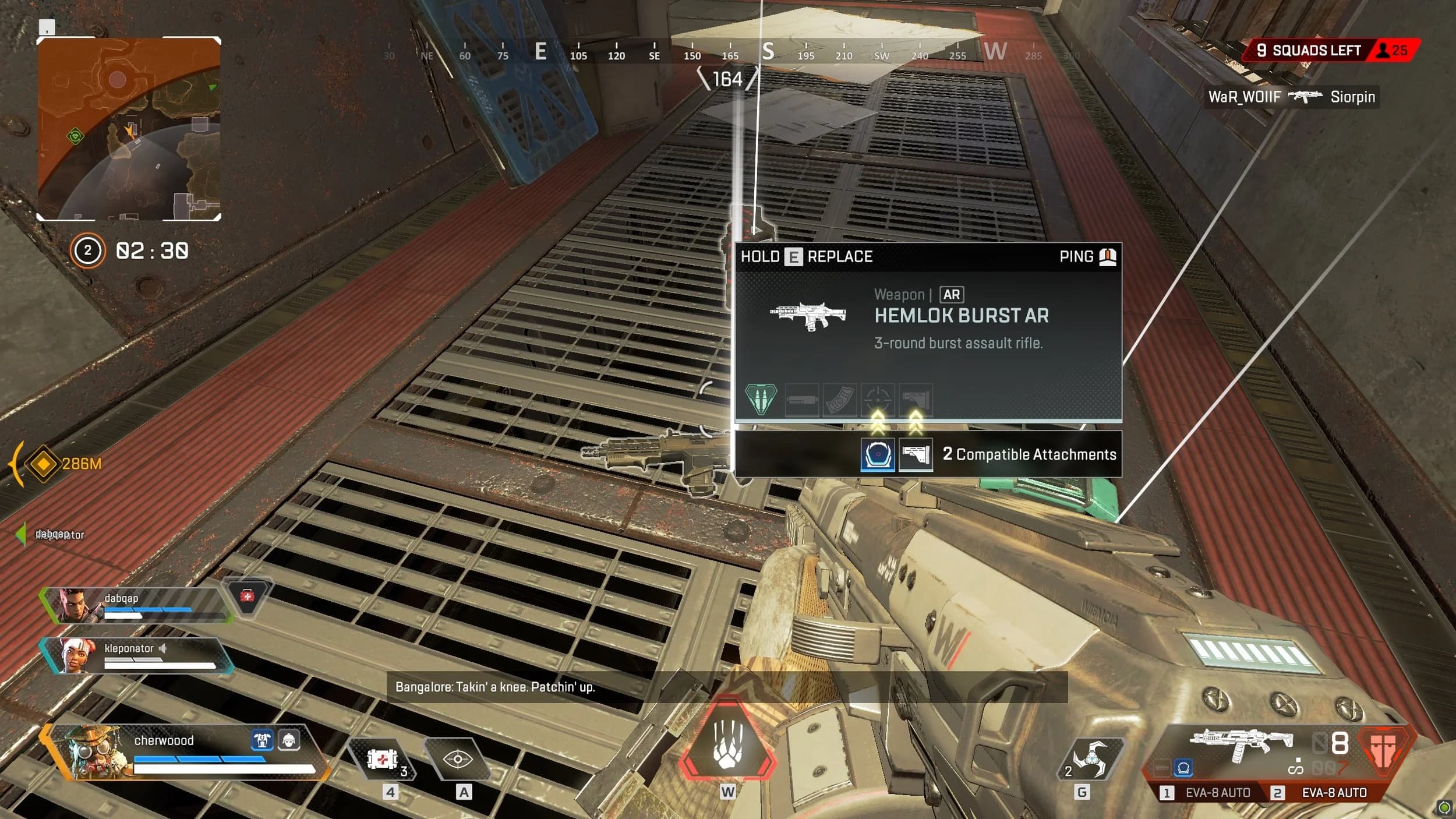Click cherwoood's blue shield bar
The image size is (1456, 819).
tap(198, 761)
